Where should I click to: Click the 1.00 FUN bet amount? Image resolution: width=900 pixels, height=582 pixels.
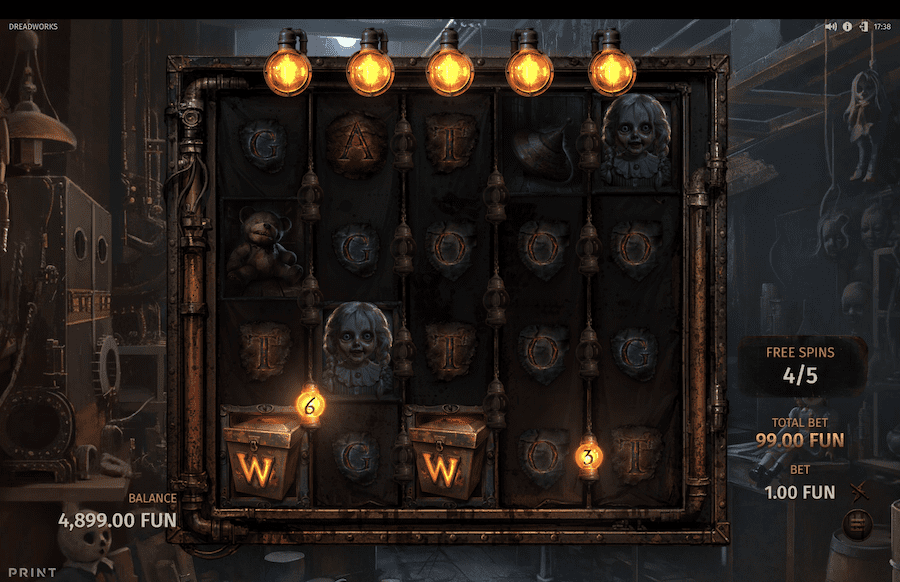click(x=799, y=492)
